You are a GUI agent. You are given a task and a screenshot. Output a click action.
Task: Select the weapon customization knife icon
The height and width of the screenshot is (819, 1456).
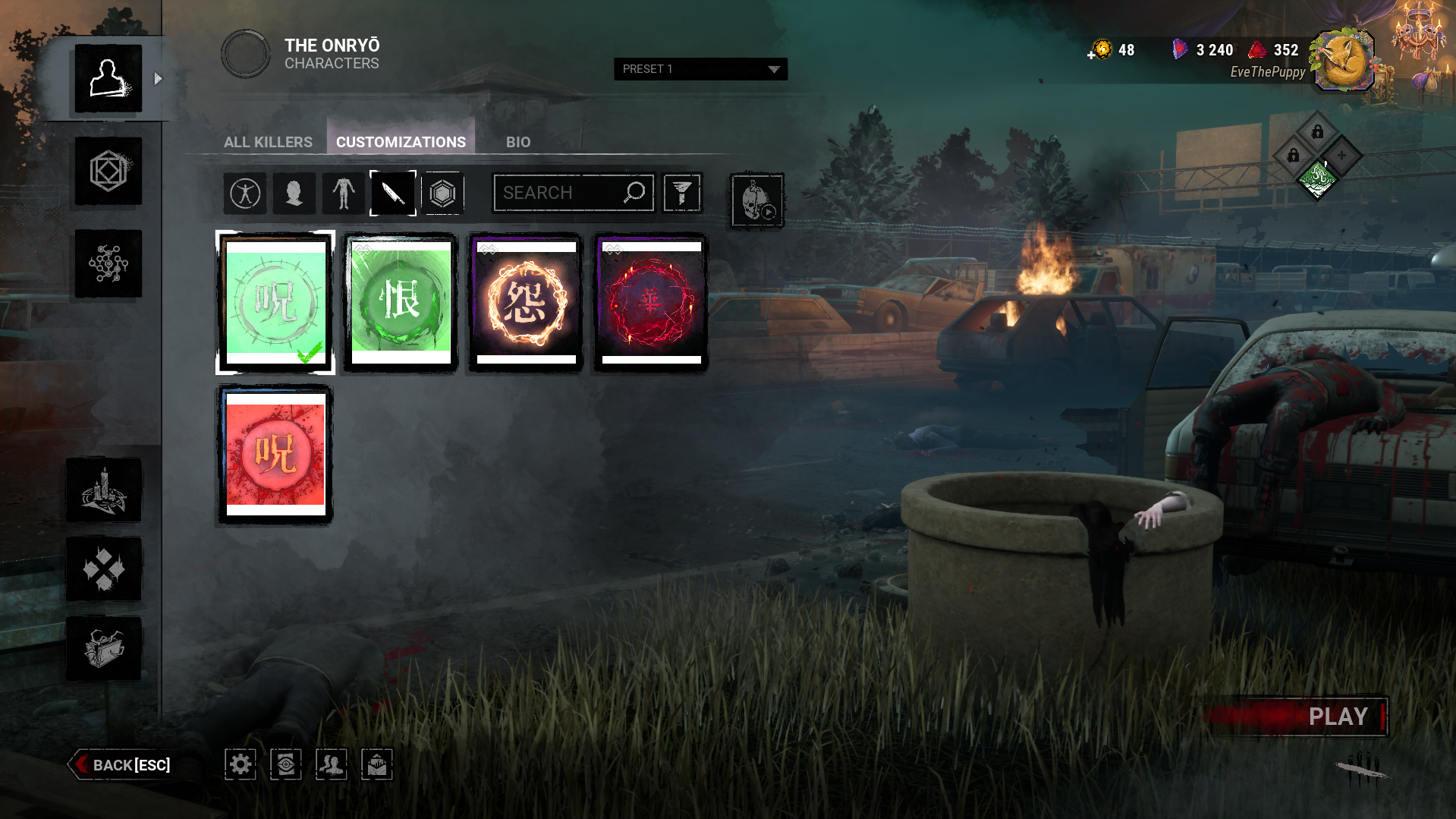coord(392,194)
